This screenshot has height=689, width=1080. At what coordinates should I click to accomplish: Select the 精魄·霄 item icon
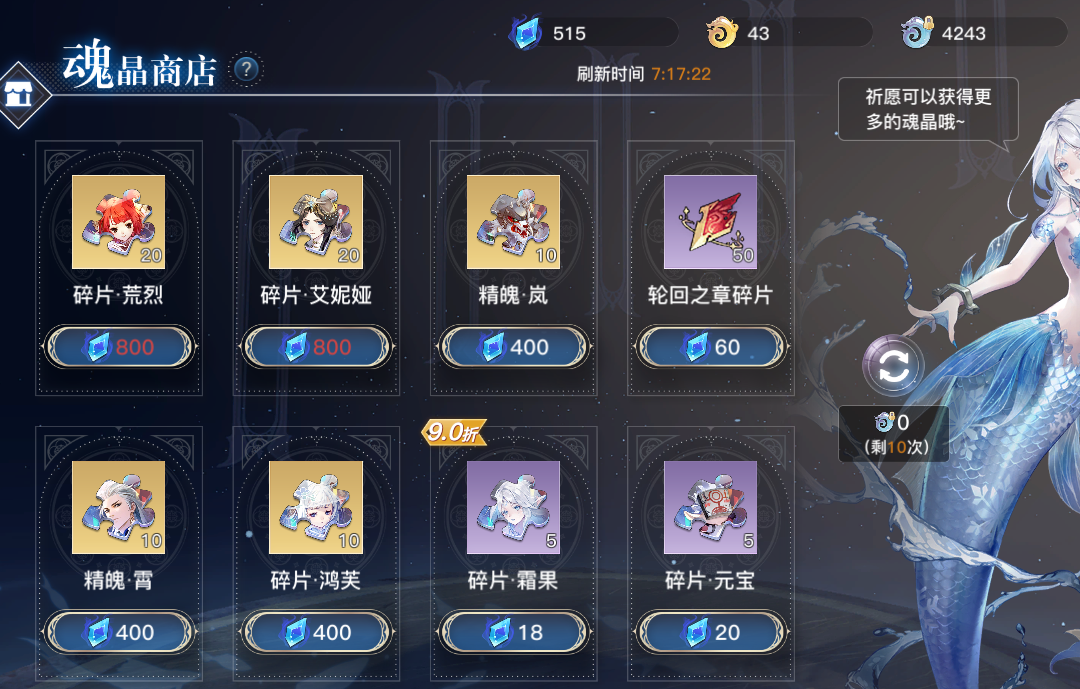118,507
